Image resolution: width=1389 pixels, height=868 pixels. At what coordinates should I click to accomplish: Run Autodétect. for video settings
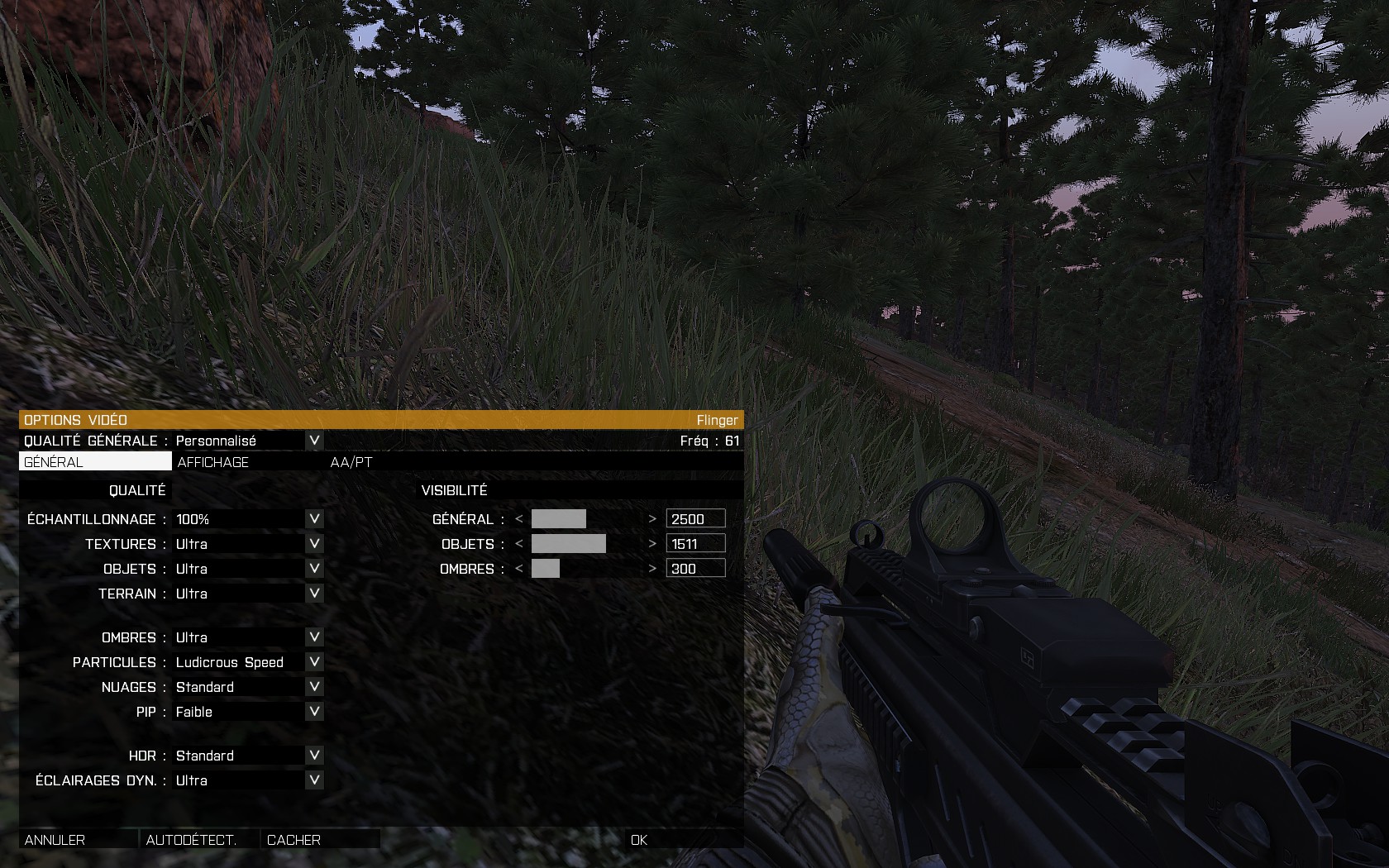pyautogui.click(x=191, y=840)
